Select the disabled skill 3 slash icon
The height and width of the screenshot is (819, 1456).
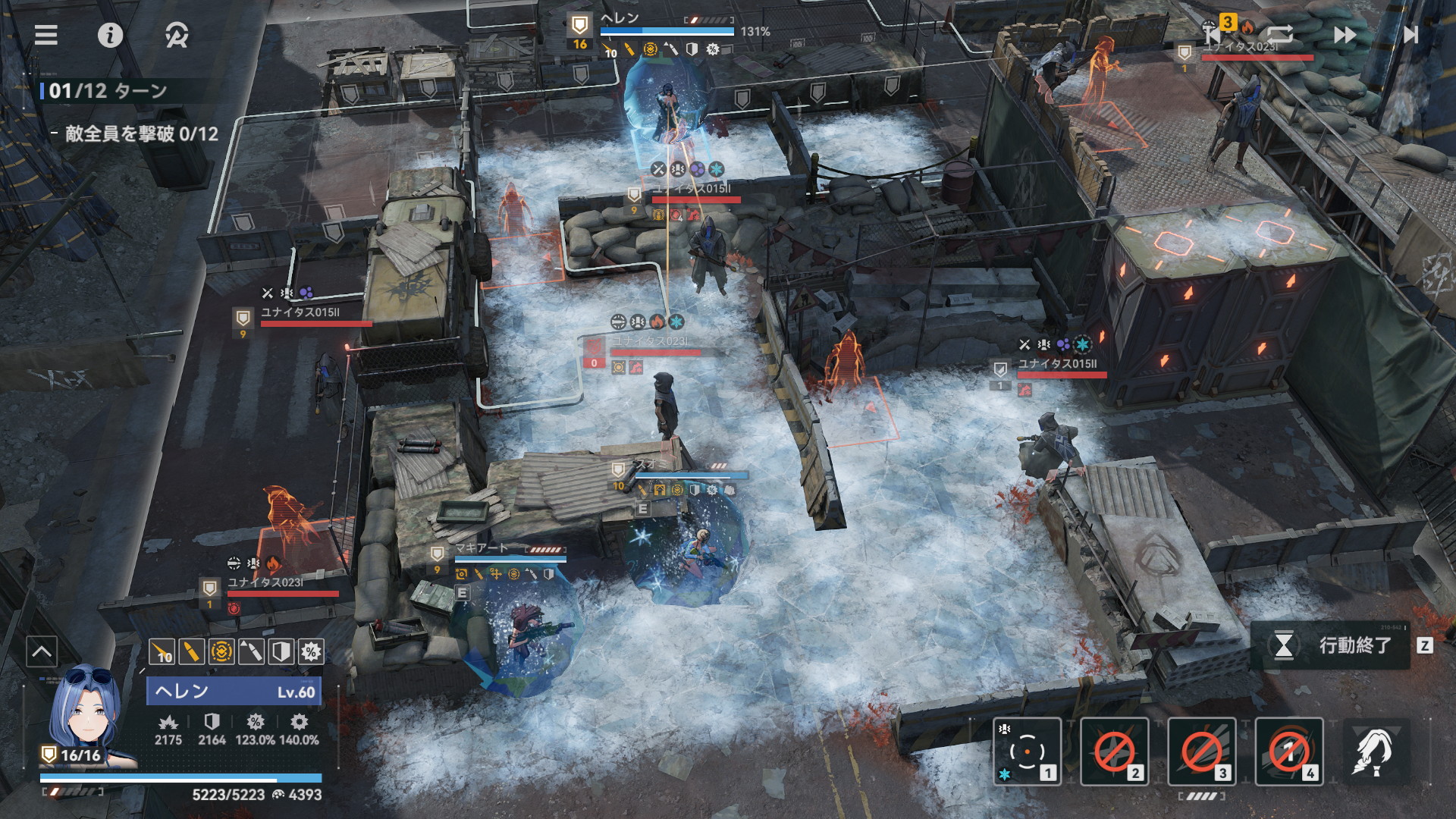coord(1201,752)
